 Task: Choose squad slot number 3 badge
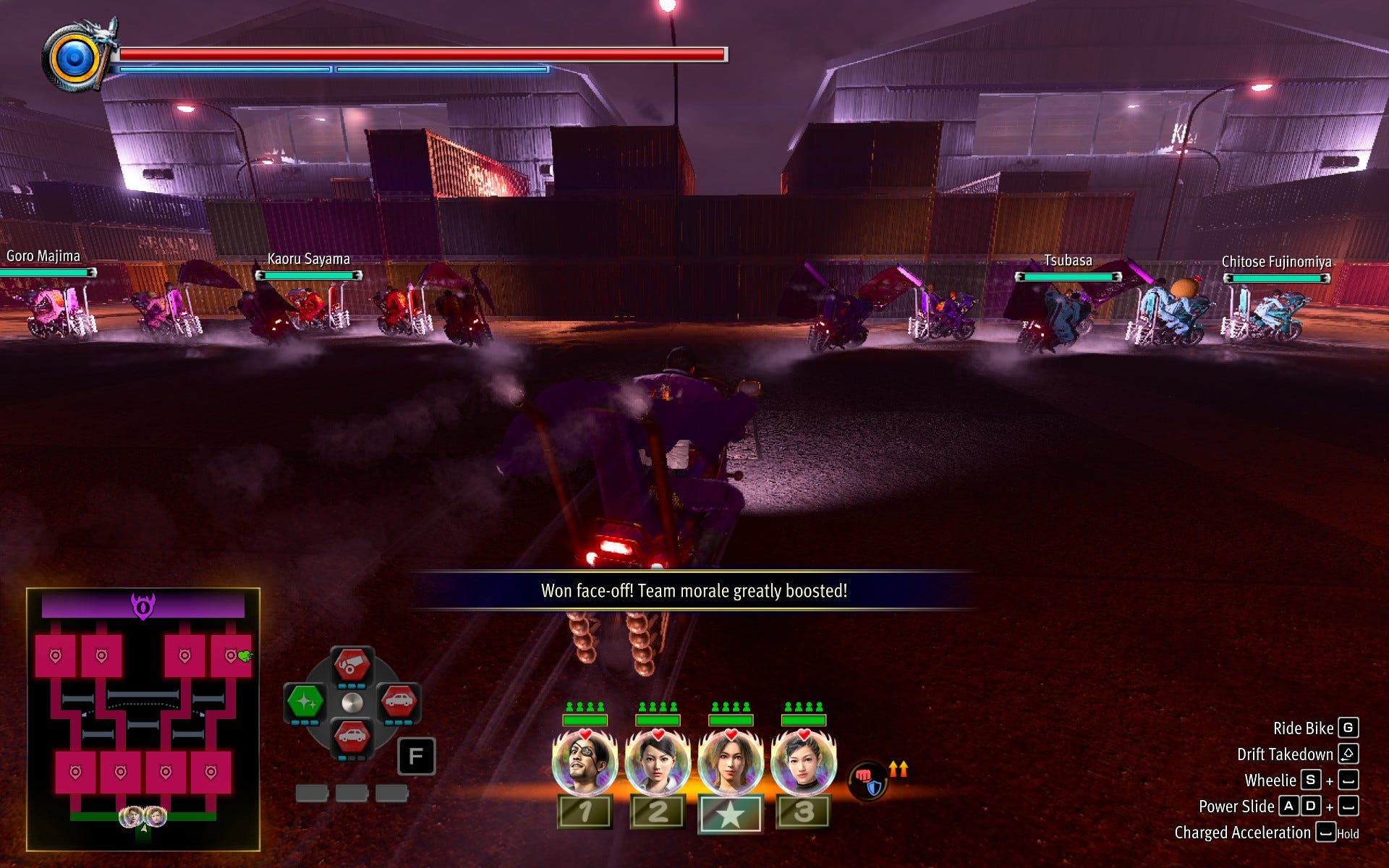point(803,812)
